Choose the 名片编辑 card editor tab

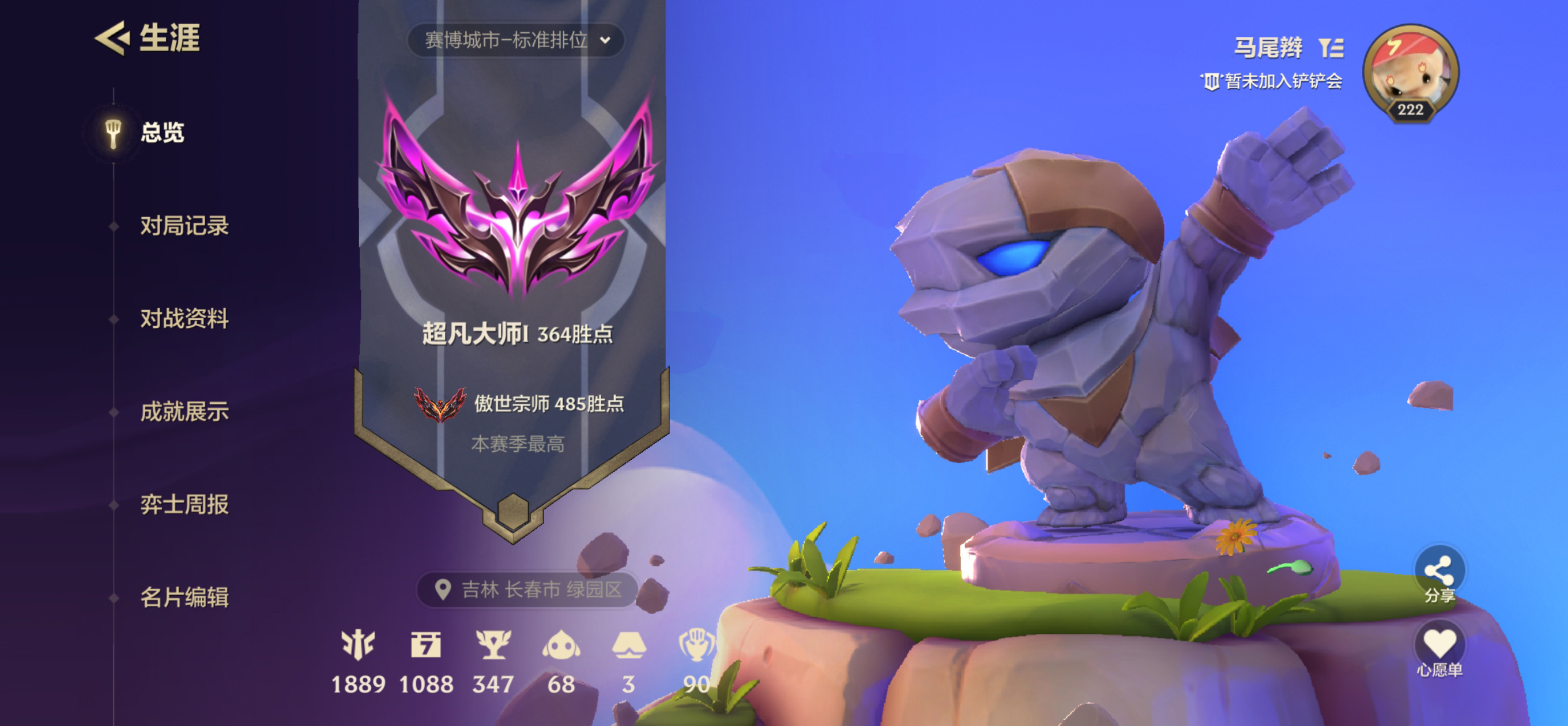[184, 597]
